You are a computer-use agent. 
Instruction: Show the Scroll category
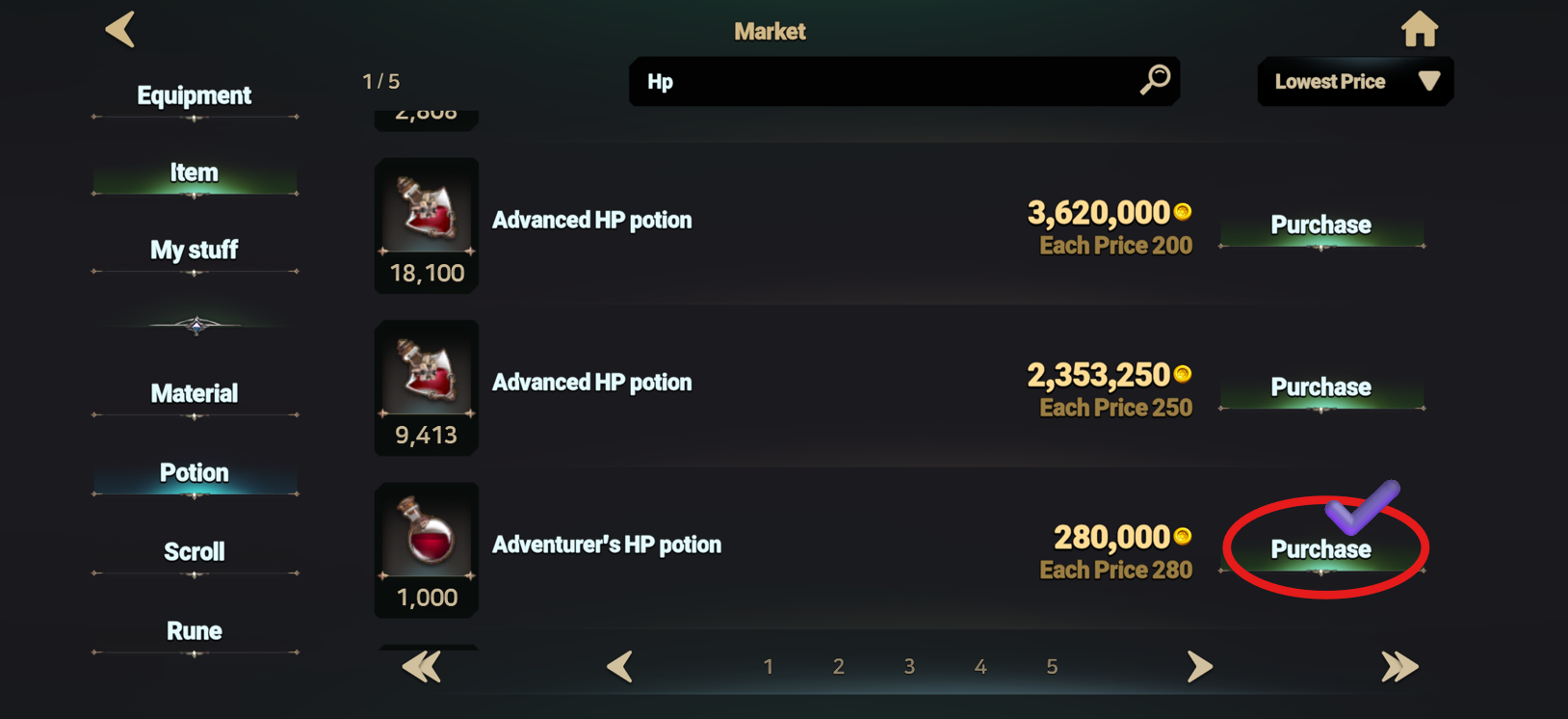pyautogui.click(x=194, y=551)
